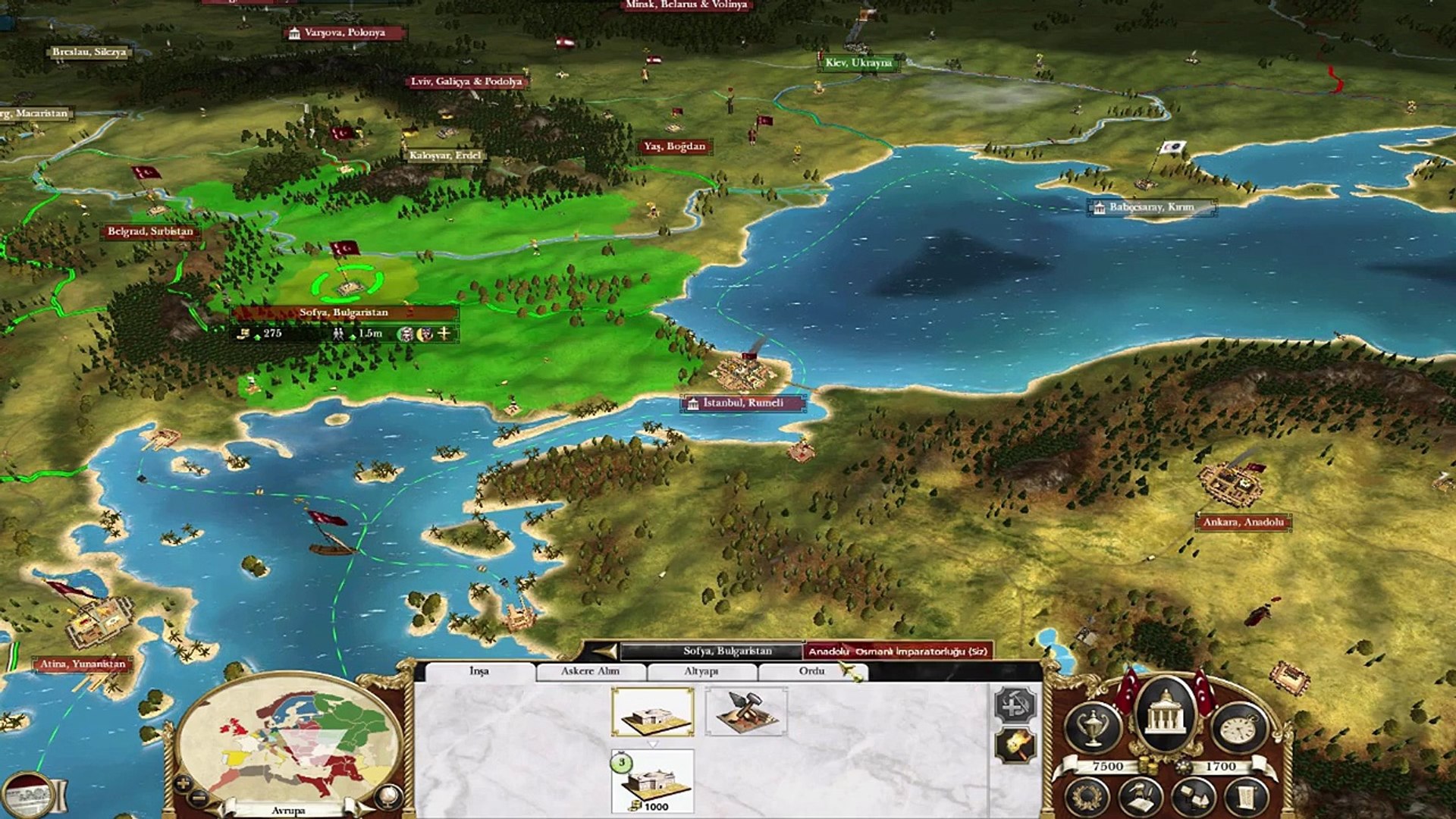Choose the hammer and trowel construction slot
The image size is (1456, 819).
[x=746, y=712]
